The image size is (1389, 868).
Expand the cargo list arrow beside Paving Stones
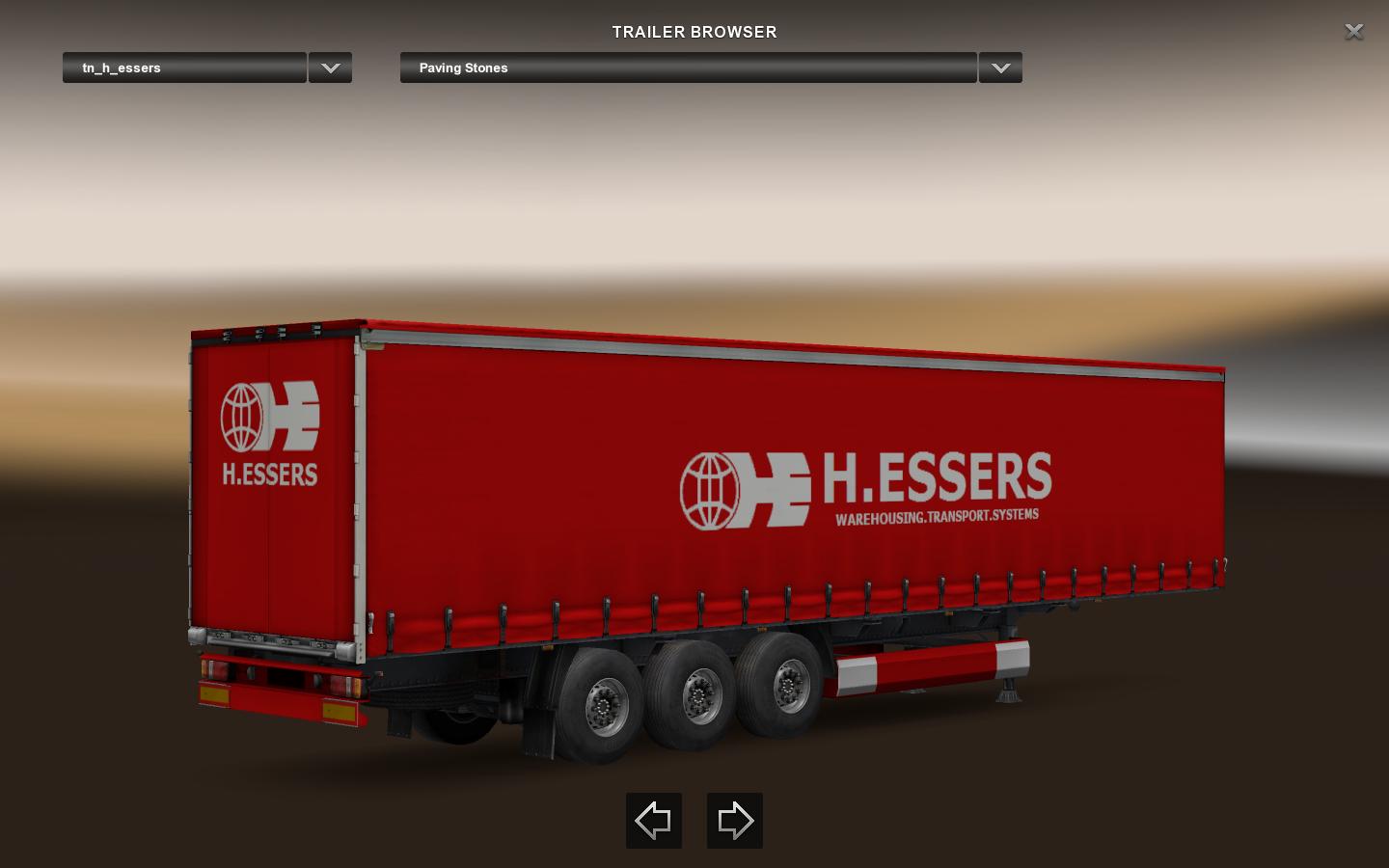1000,68
